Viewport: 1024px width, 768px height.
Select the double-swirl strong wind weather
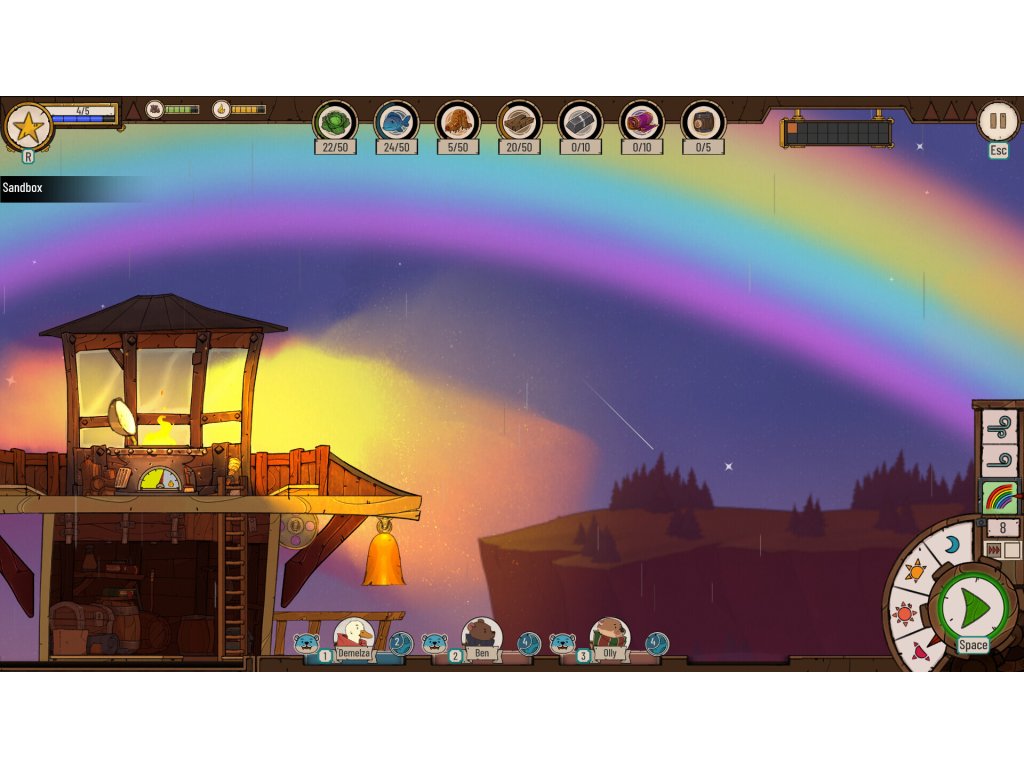(x=999, y=427)
